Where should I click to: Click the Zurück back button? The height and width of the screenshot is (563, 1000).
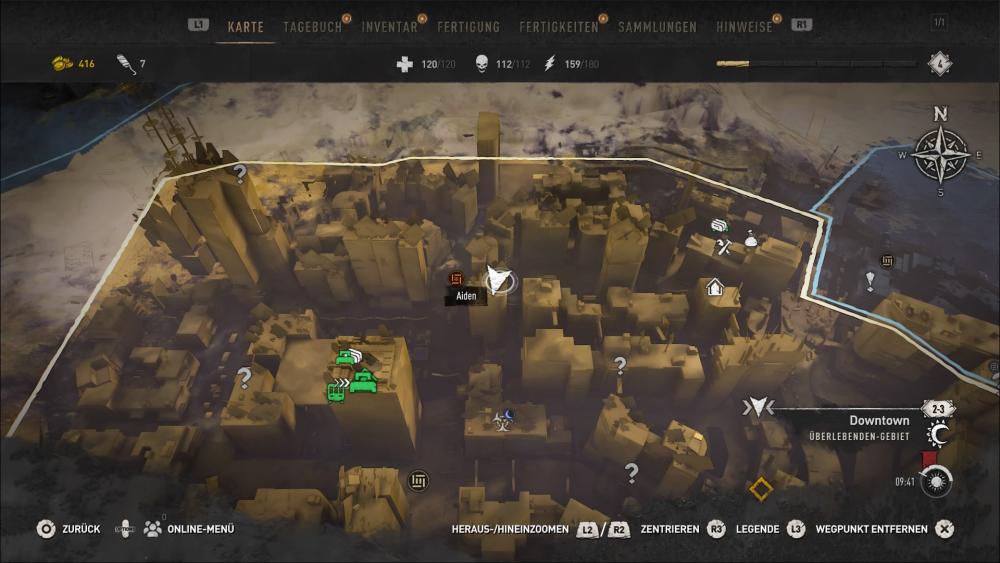68,529
